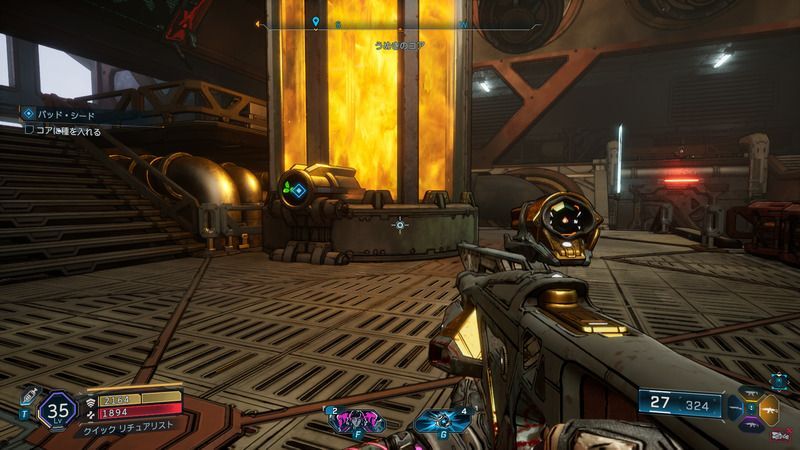The height and width of the screenshot is (450, 800).
Task: Switch to the top weapon slot
Action: 753,393
